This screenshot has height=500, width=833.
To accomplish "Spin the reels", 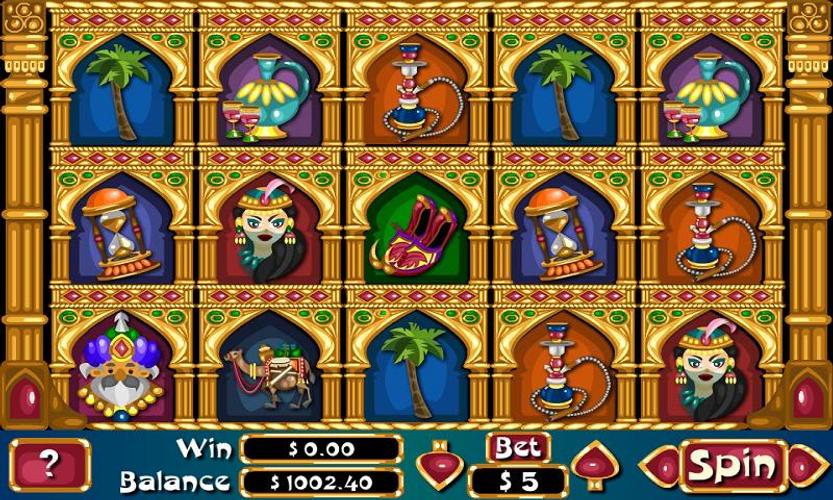I will click(734, 465).
